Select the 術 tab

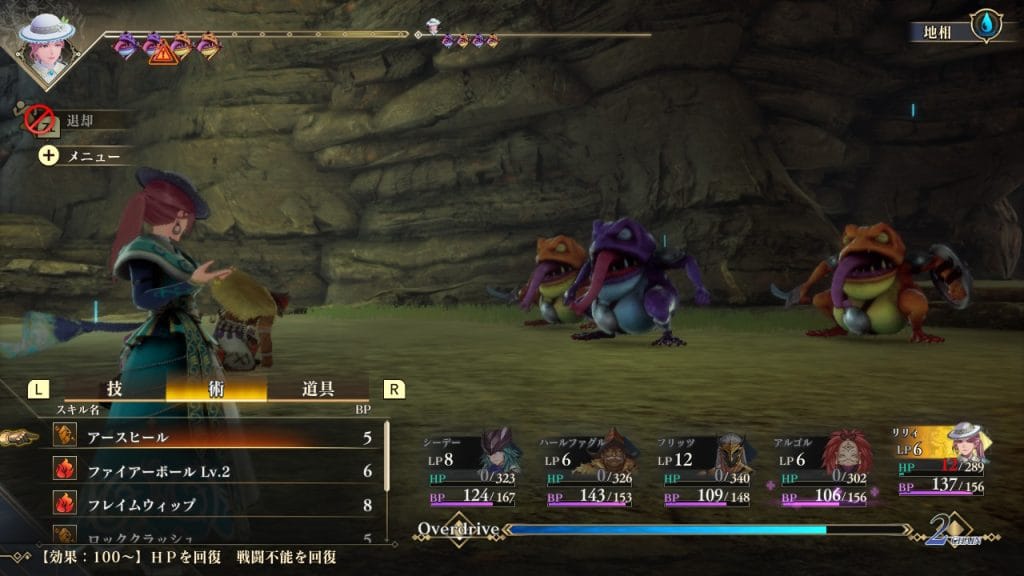click(x=216, y=389)
